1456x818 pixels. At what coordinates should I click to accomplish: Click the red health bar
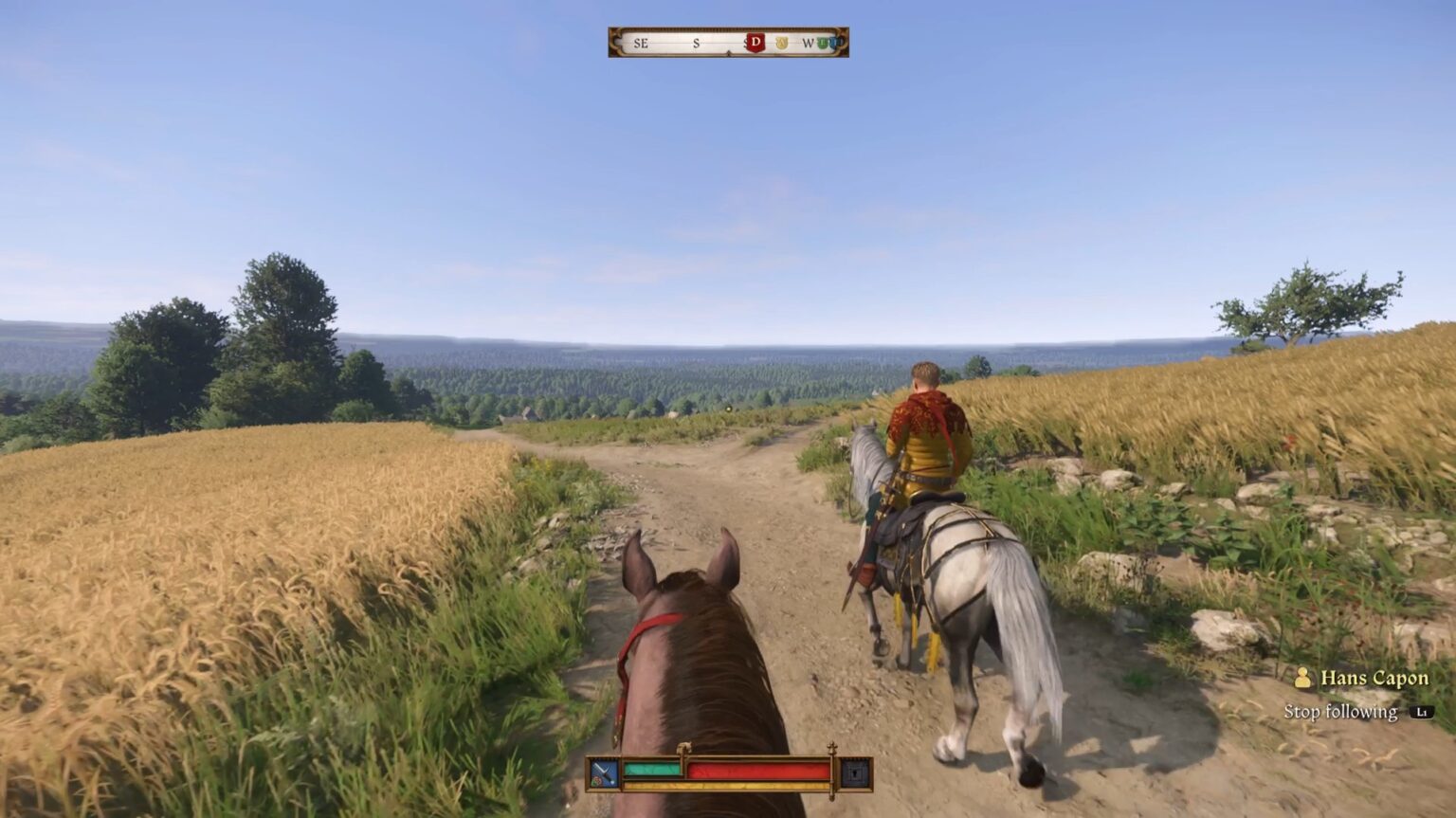tap(758, 770)
